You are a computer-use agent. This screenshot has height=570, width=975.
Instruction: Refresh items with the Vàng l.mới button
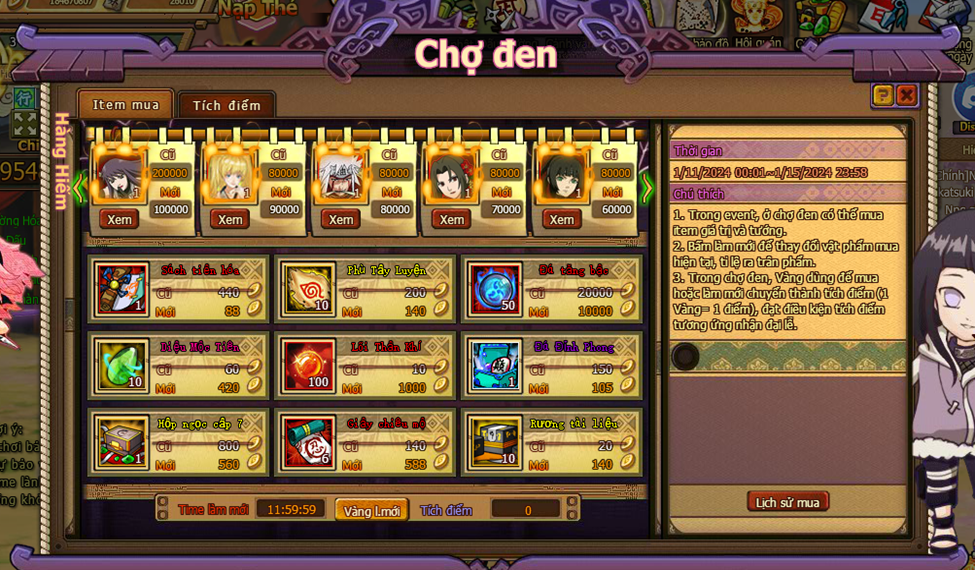(x=372, y=510)
